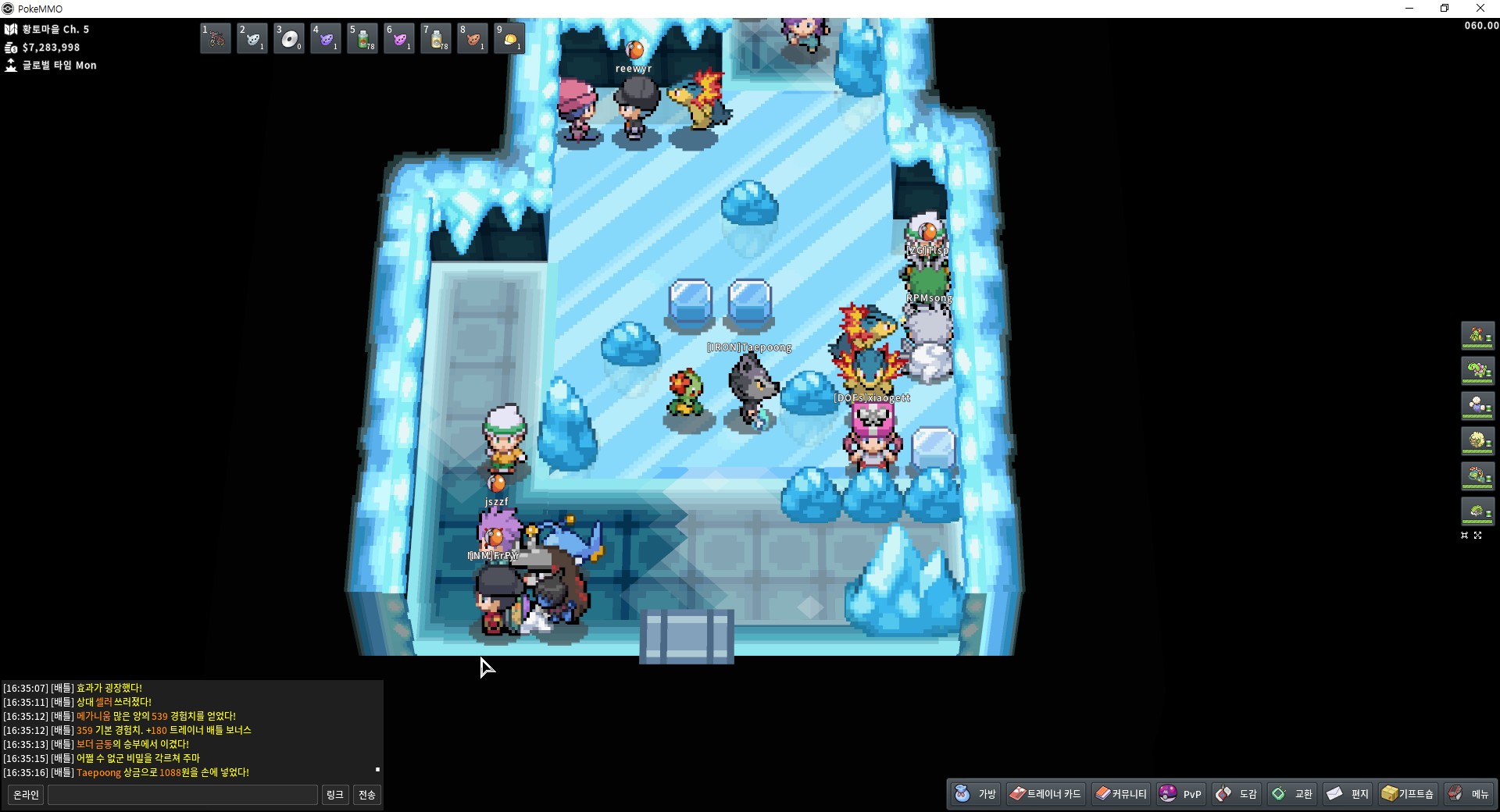Select the silver disc in hotbar slot 3
This screenshot has width=1500, height=812.
click(289, 38)
